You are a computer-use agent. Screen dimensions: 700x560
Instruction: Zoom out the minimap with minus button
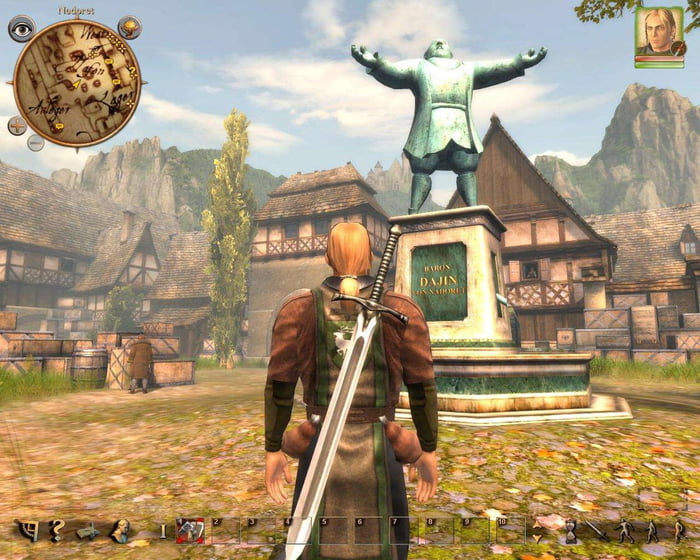36,142
